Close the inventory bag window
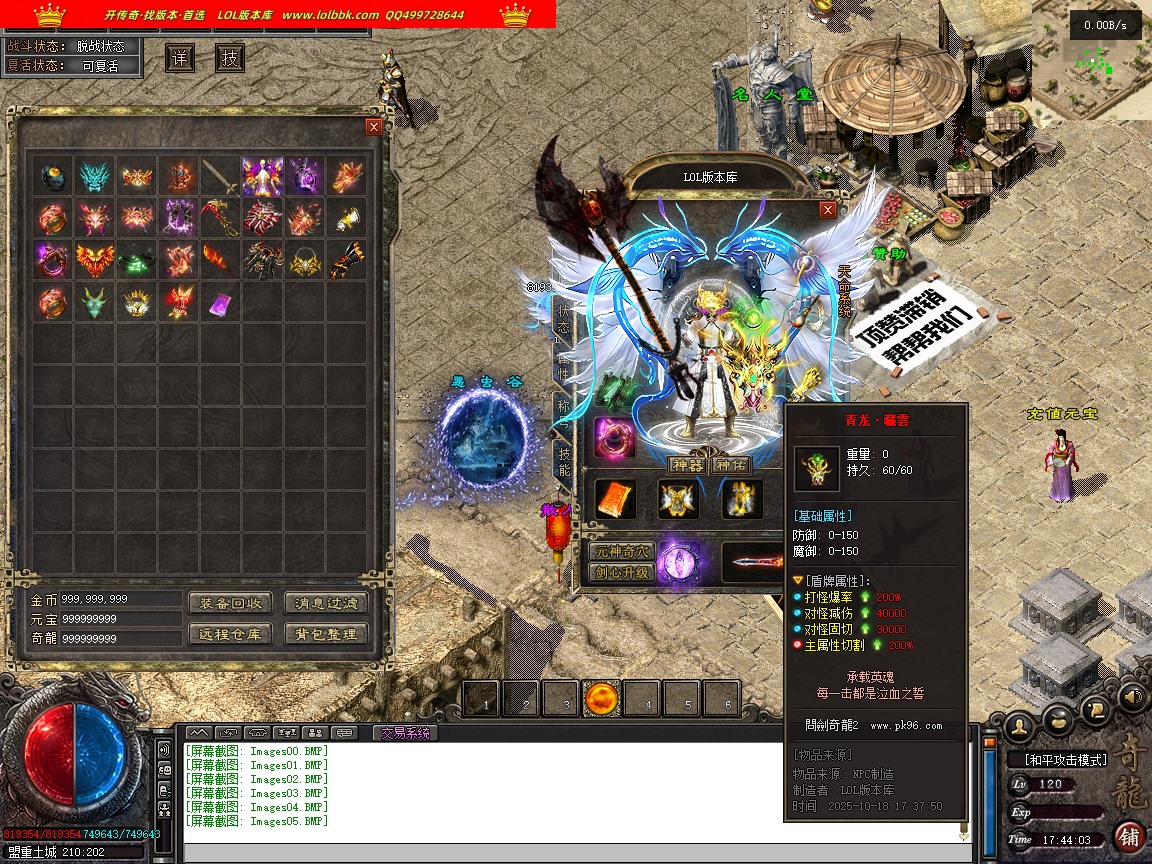1152x864 pixels. click(x=374, y=127)
